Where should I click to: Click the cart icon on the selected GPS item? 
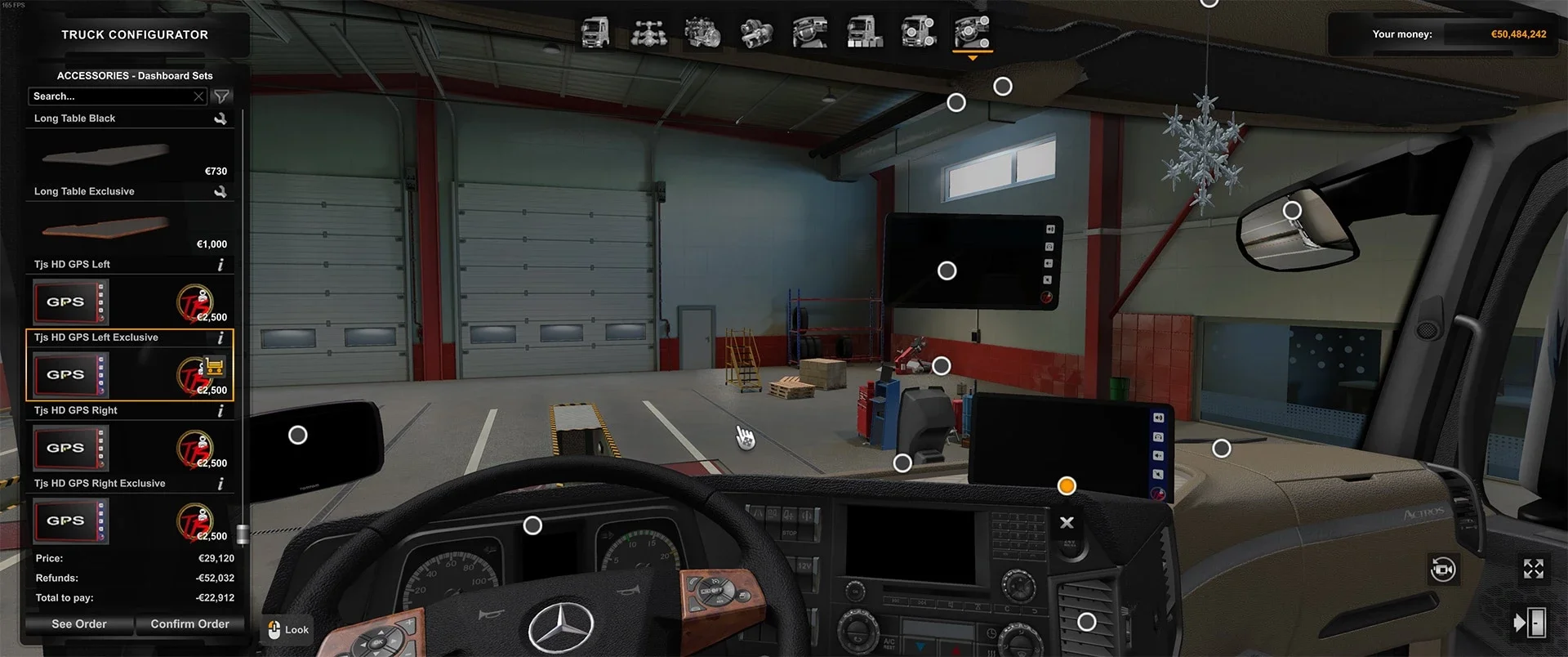pyautogui.click(x=213, y=368)
